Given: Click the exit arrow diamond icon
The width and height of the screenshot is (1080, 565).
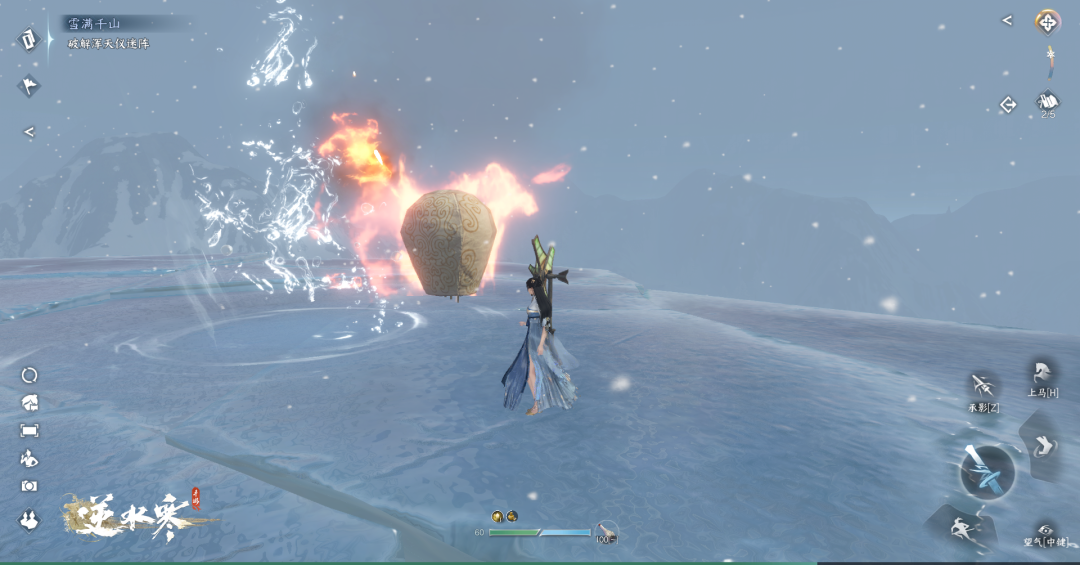Looking at the screenshot, I should (1008, 104).
